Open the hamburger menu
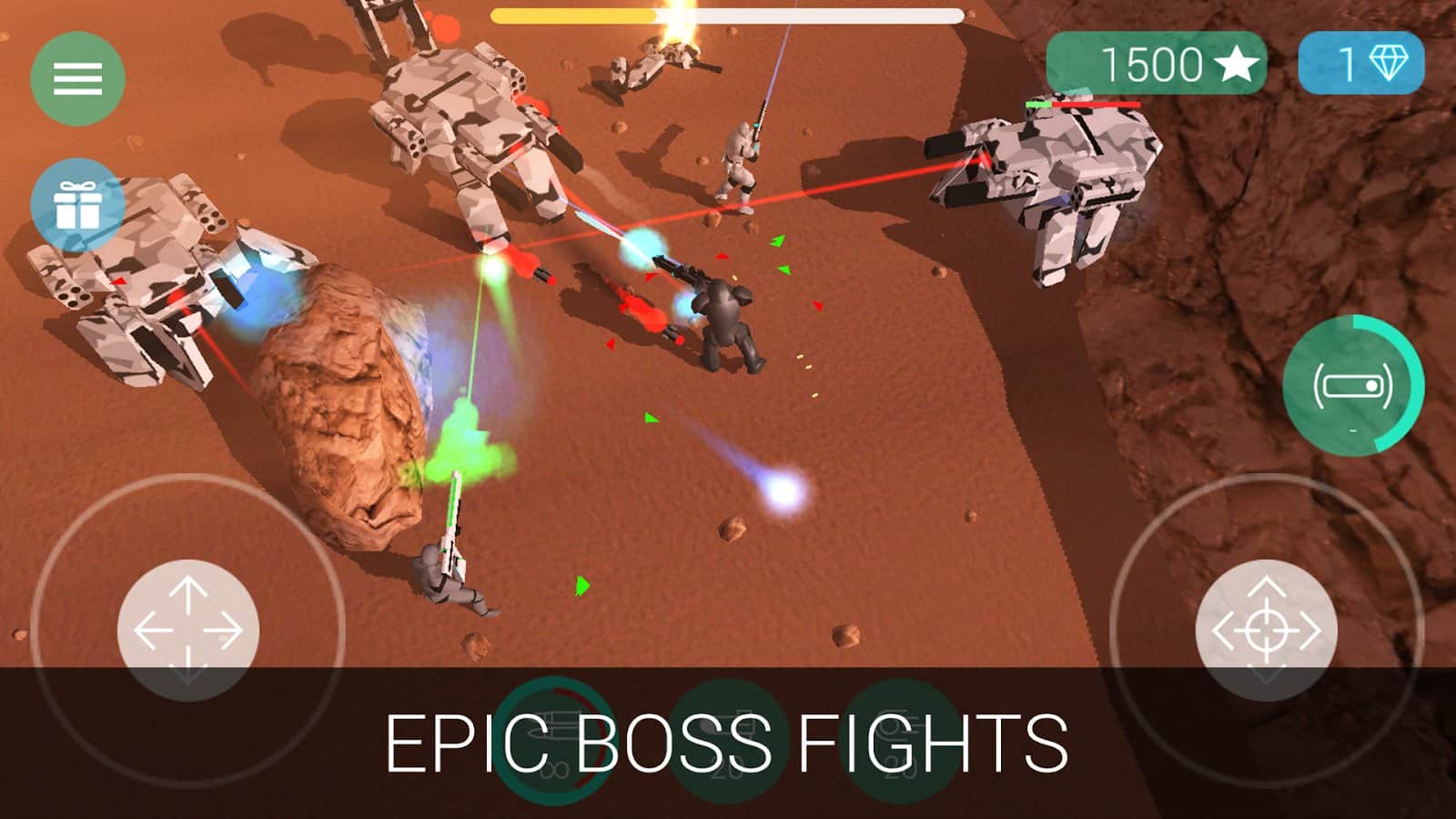 point(77,76)
